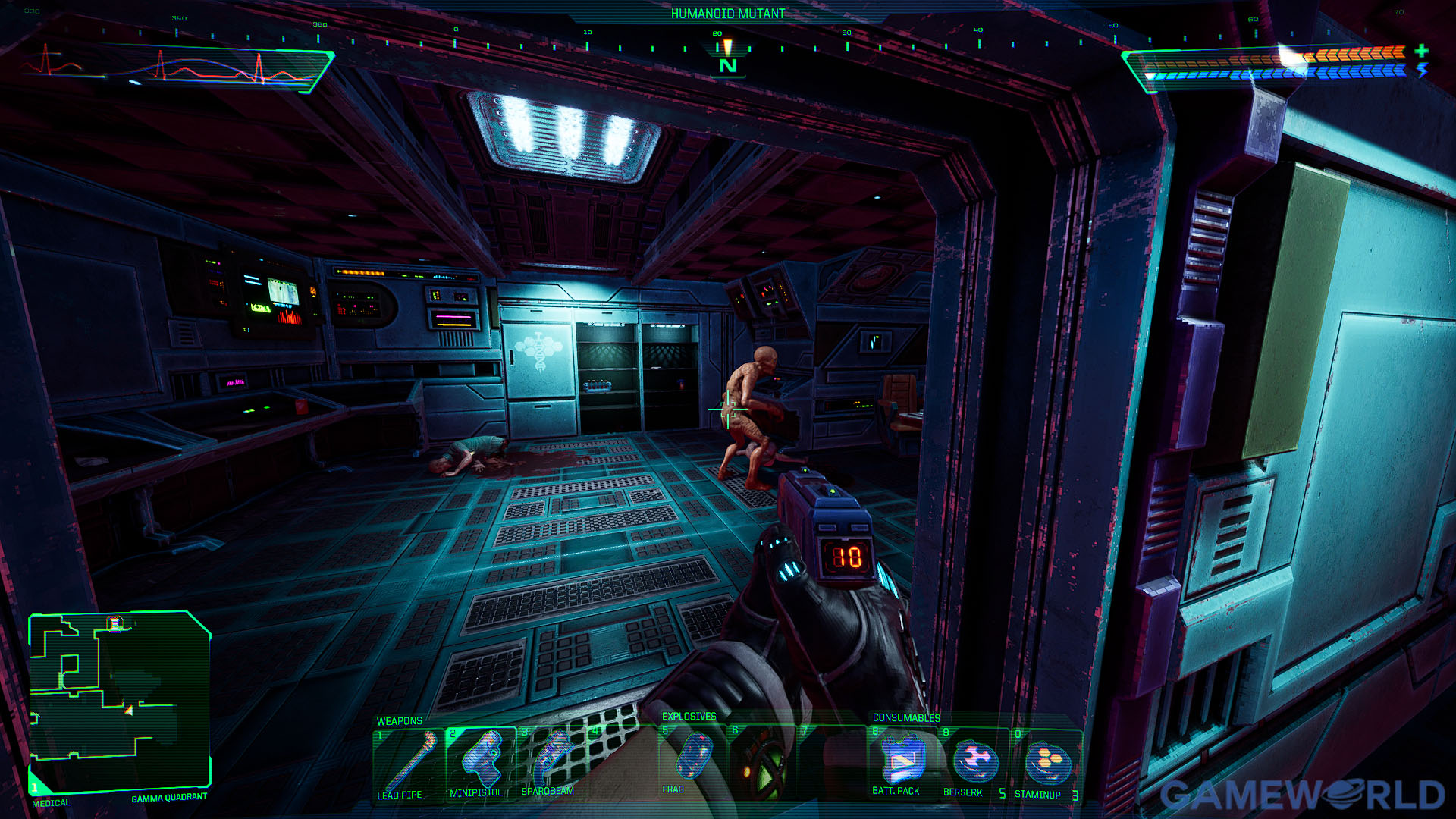Select the Lead Pipe weapon slot
This screenshot has width=1456, height=819.
[x=408, y=763]
